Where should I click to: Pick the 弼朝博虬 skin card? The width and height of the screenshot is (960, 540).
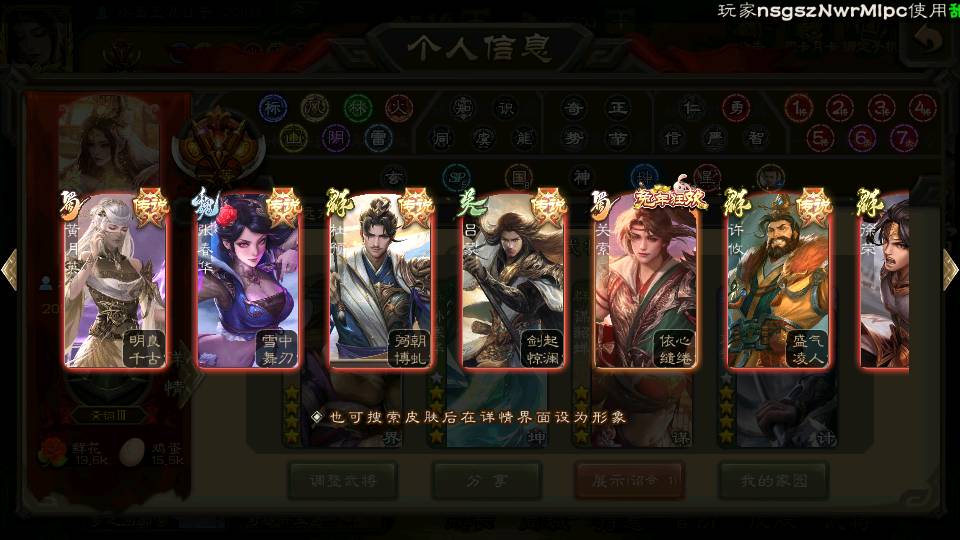click(380, 280)
